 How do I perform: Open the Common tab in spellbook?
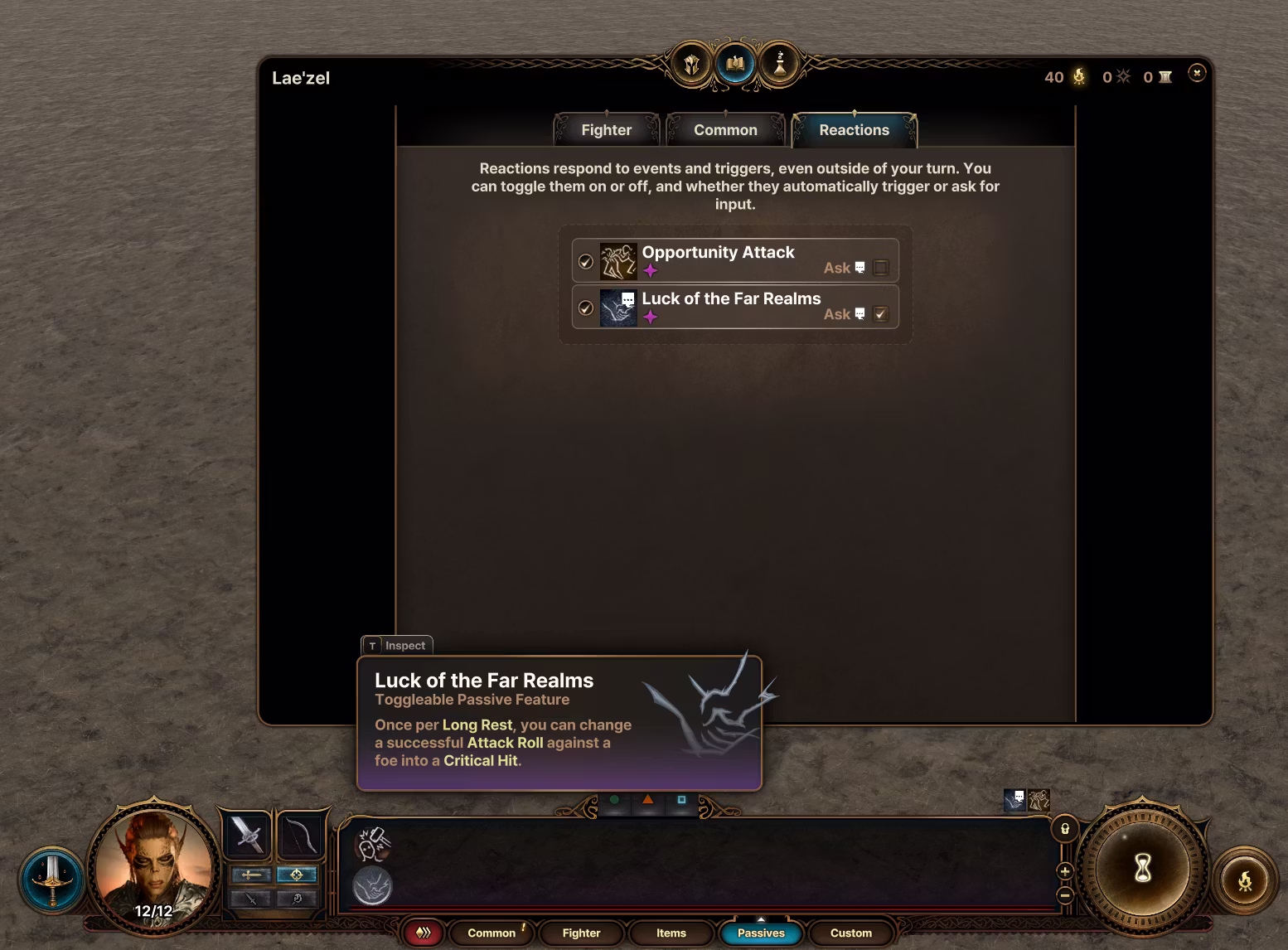click(x=725, y=130)
